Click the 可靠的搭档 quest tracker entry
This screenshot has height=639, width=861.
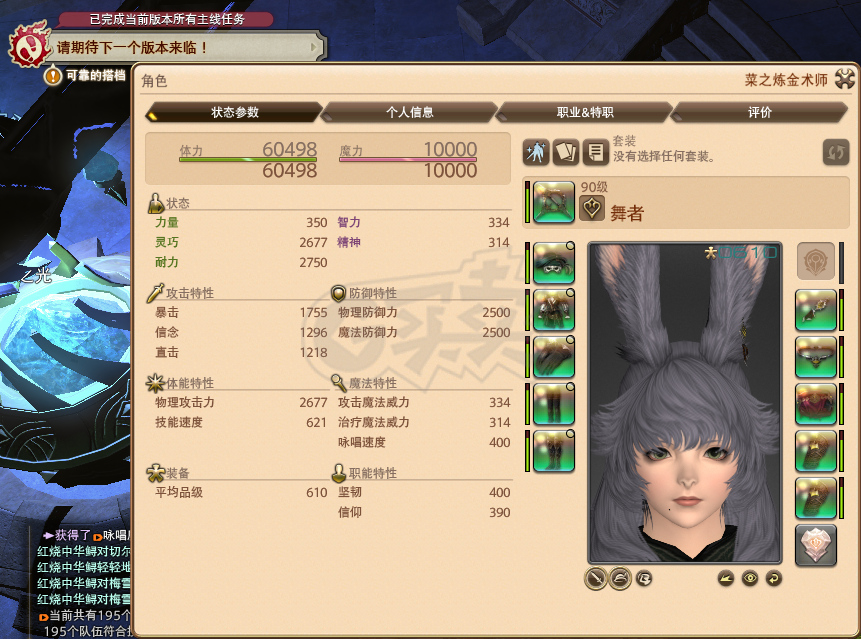point(96,75)
